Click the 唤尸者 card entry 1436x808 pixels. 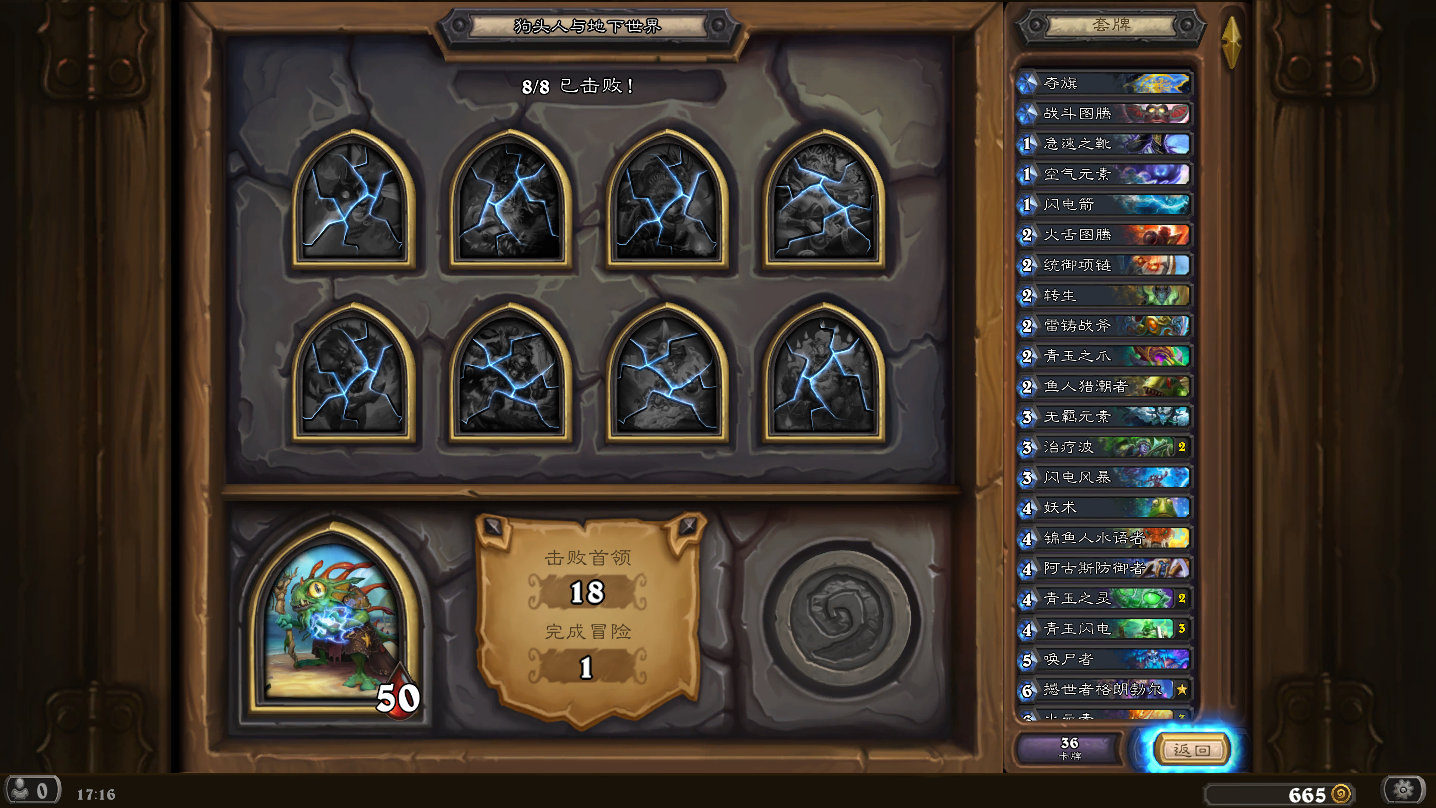1104,659
